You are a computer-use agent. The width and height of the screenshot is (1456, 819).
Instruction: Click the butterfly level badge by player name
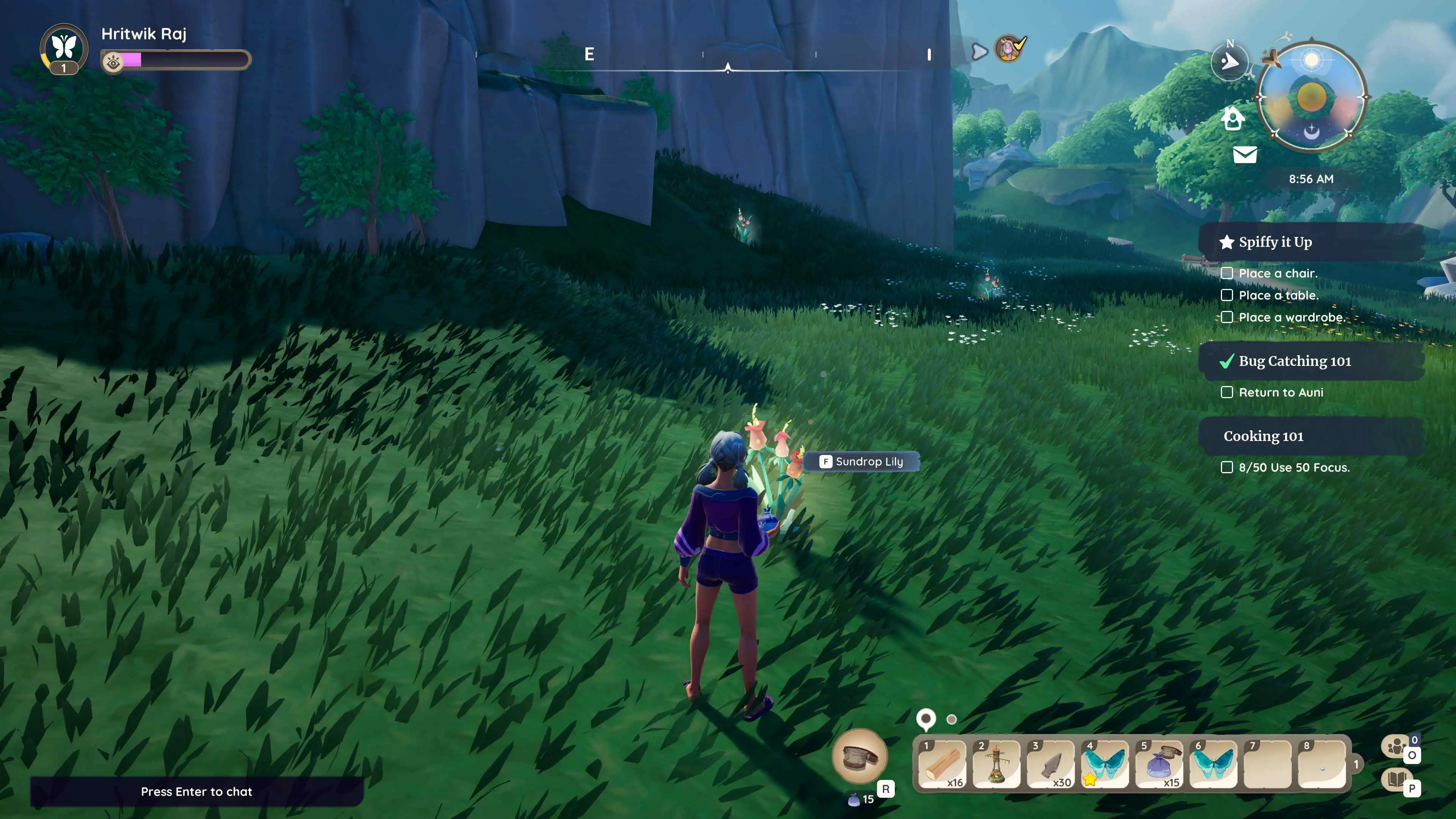pyautogui.click(x=64, y=49)
